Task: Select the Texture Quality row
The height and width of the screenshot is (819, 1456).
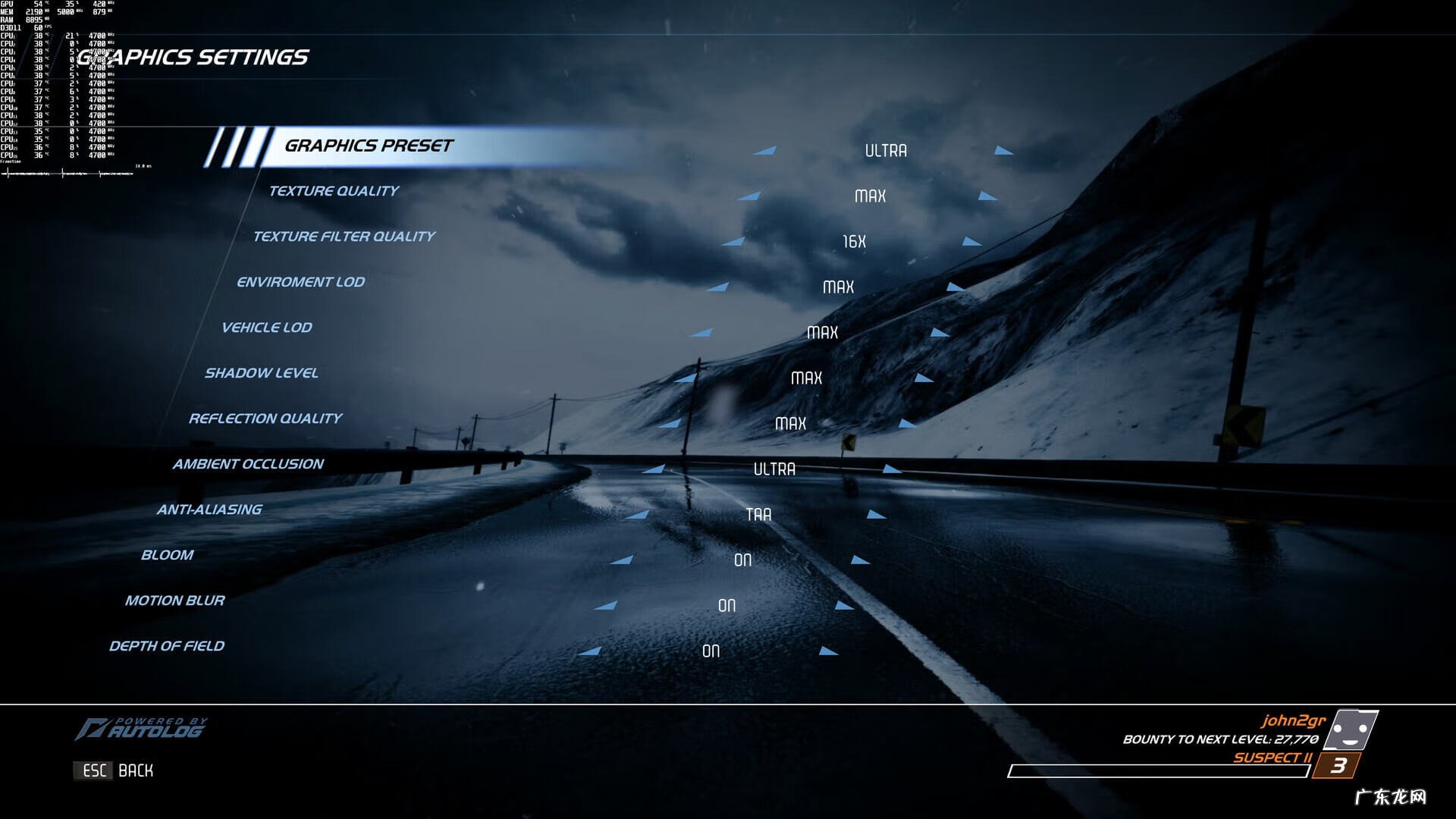Action: click(333, 191)
